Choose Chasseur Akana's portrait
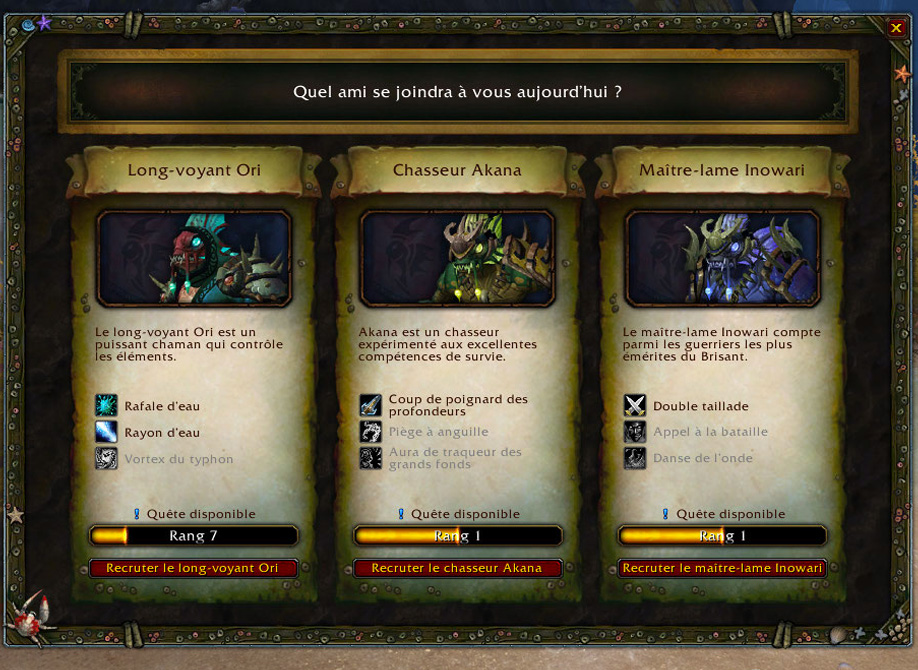 tap(457, 258)
